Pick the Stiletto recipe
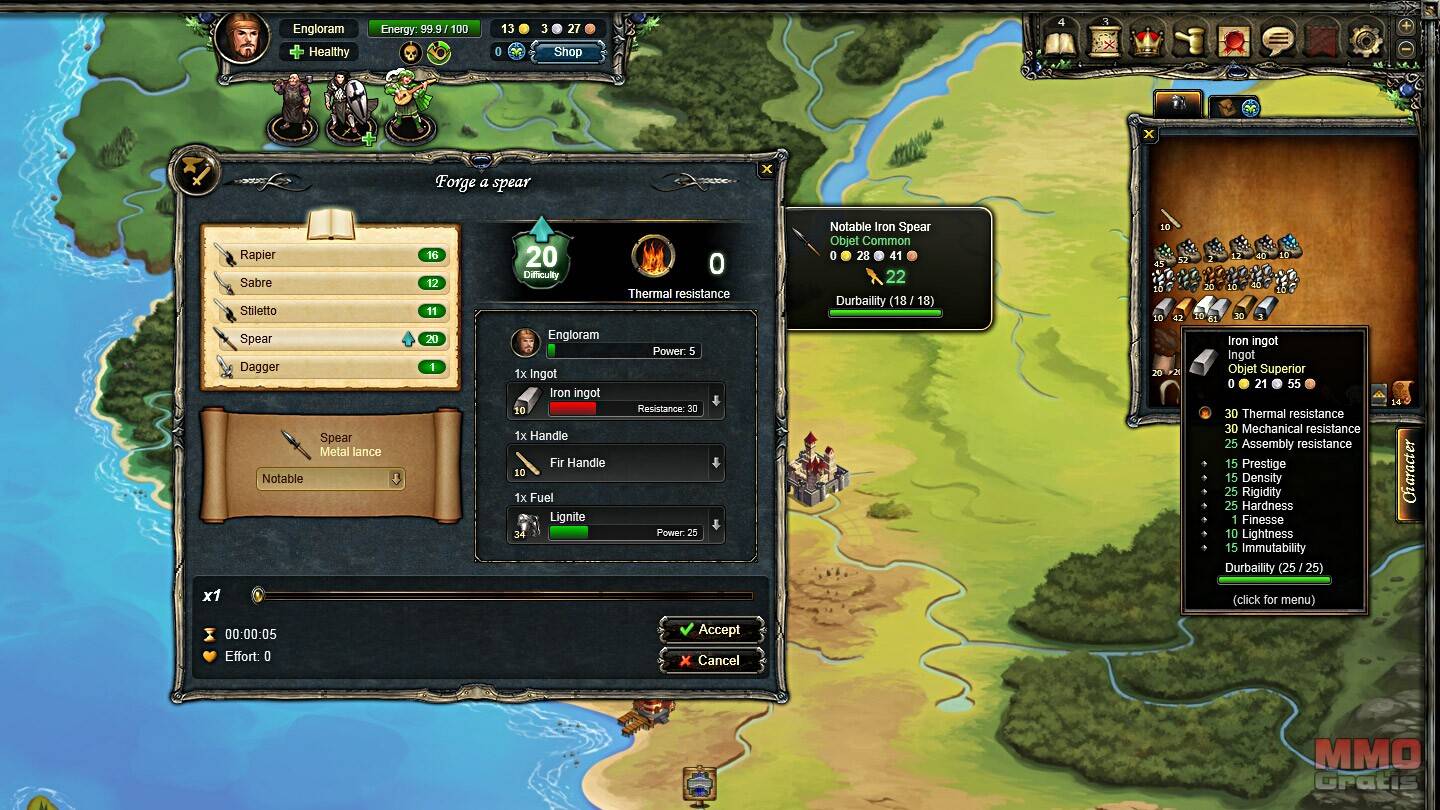The height and width of the screenshot is (810, 1440). coord(330,311)
